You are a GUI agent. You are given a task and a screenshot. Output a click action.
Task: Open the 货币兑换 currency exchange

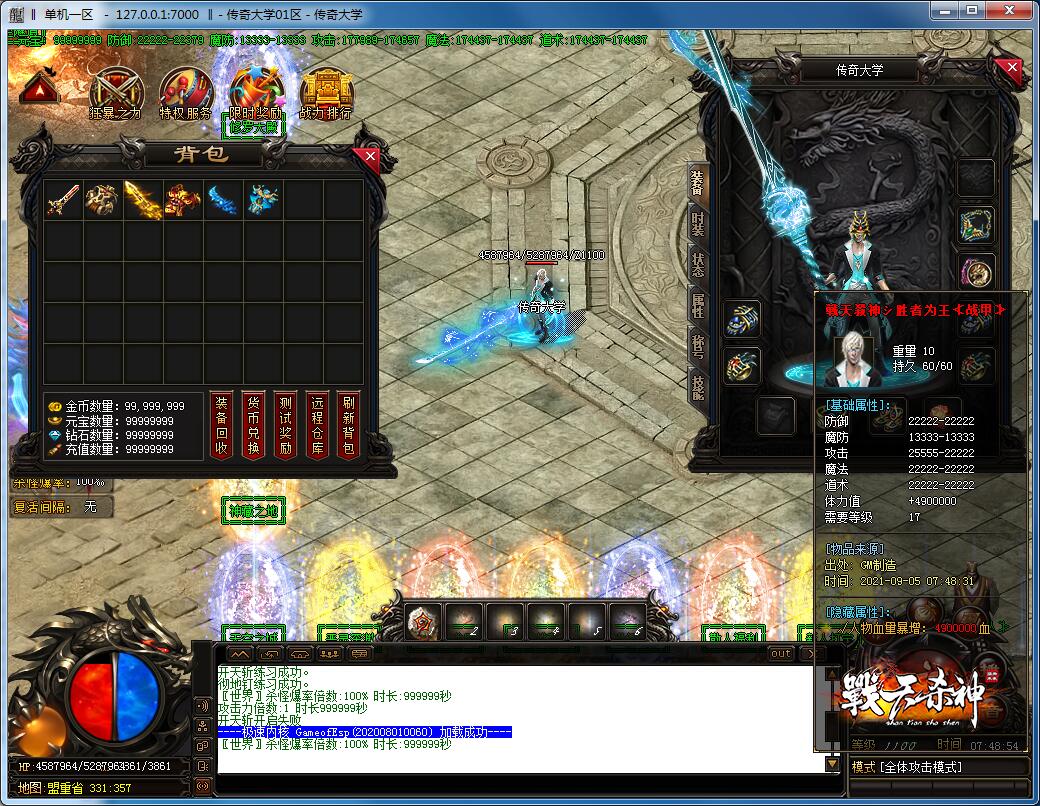tap(253, 424)
